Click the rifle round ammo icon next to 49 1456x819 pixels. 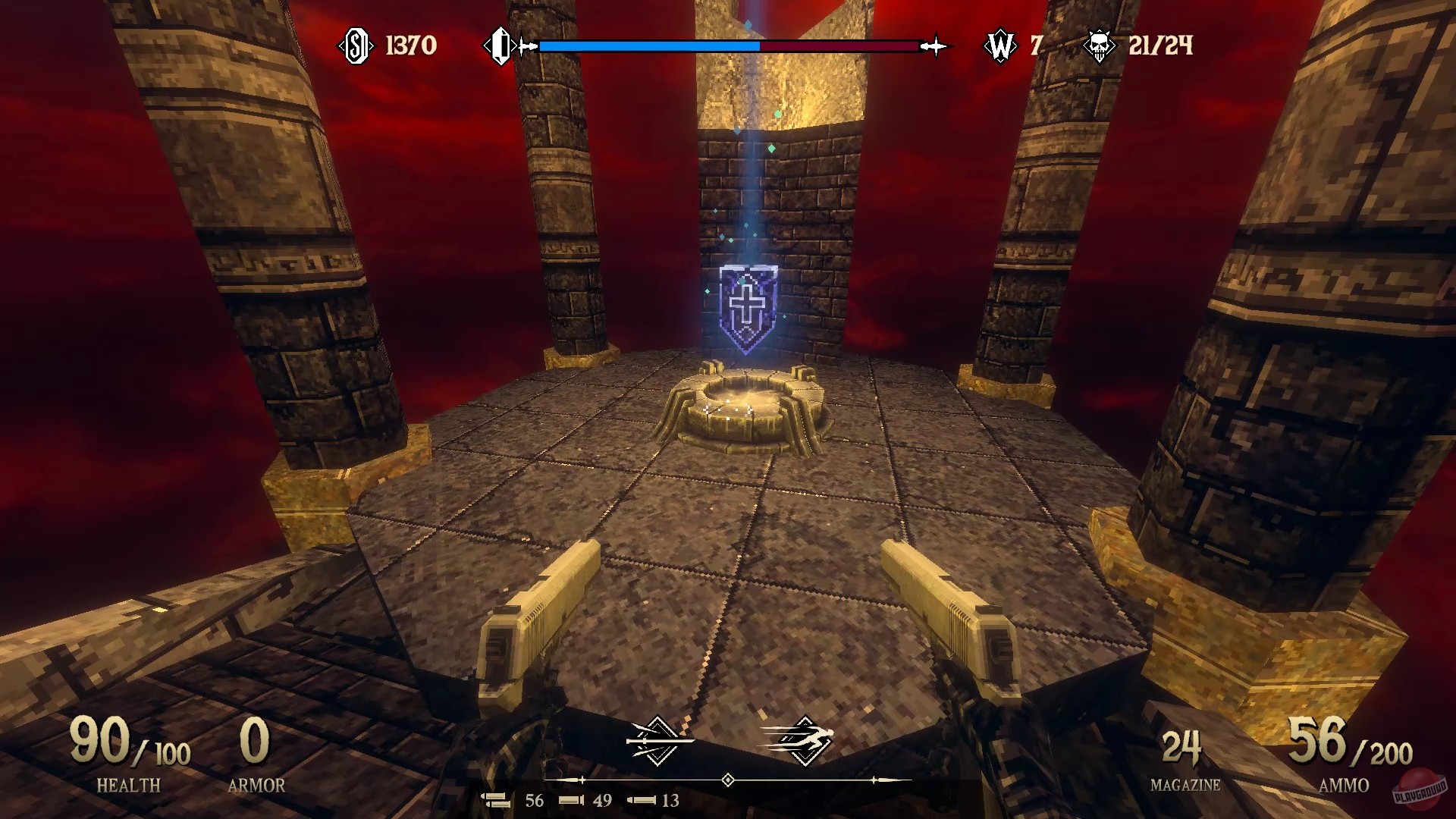[x=571, y=799]
